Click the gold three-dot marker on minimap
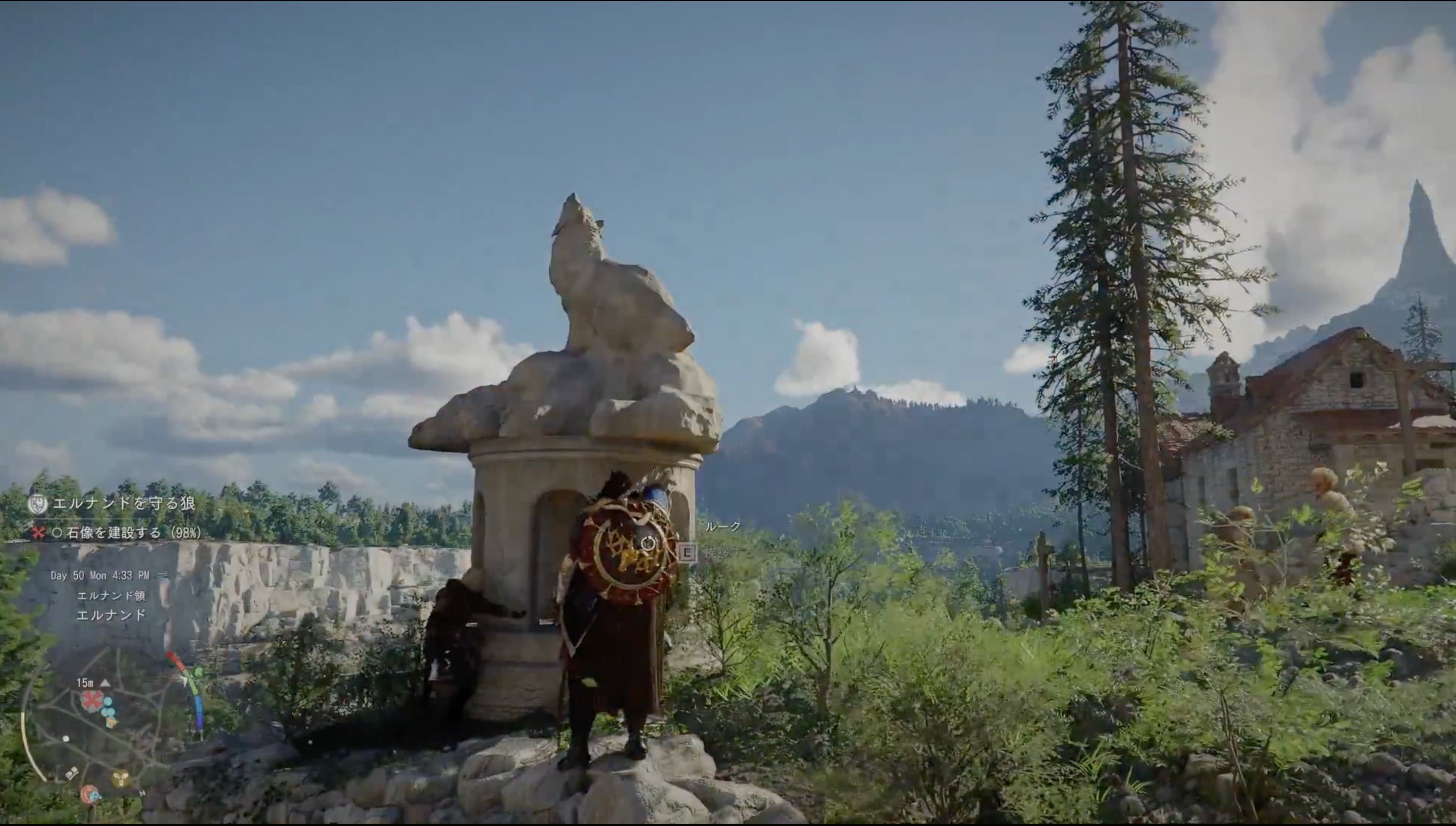Viewport: 1456px width, 826px height. [120, 778]
